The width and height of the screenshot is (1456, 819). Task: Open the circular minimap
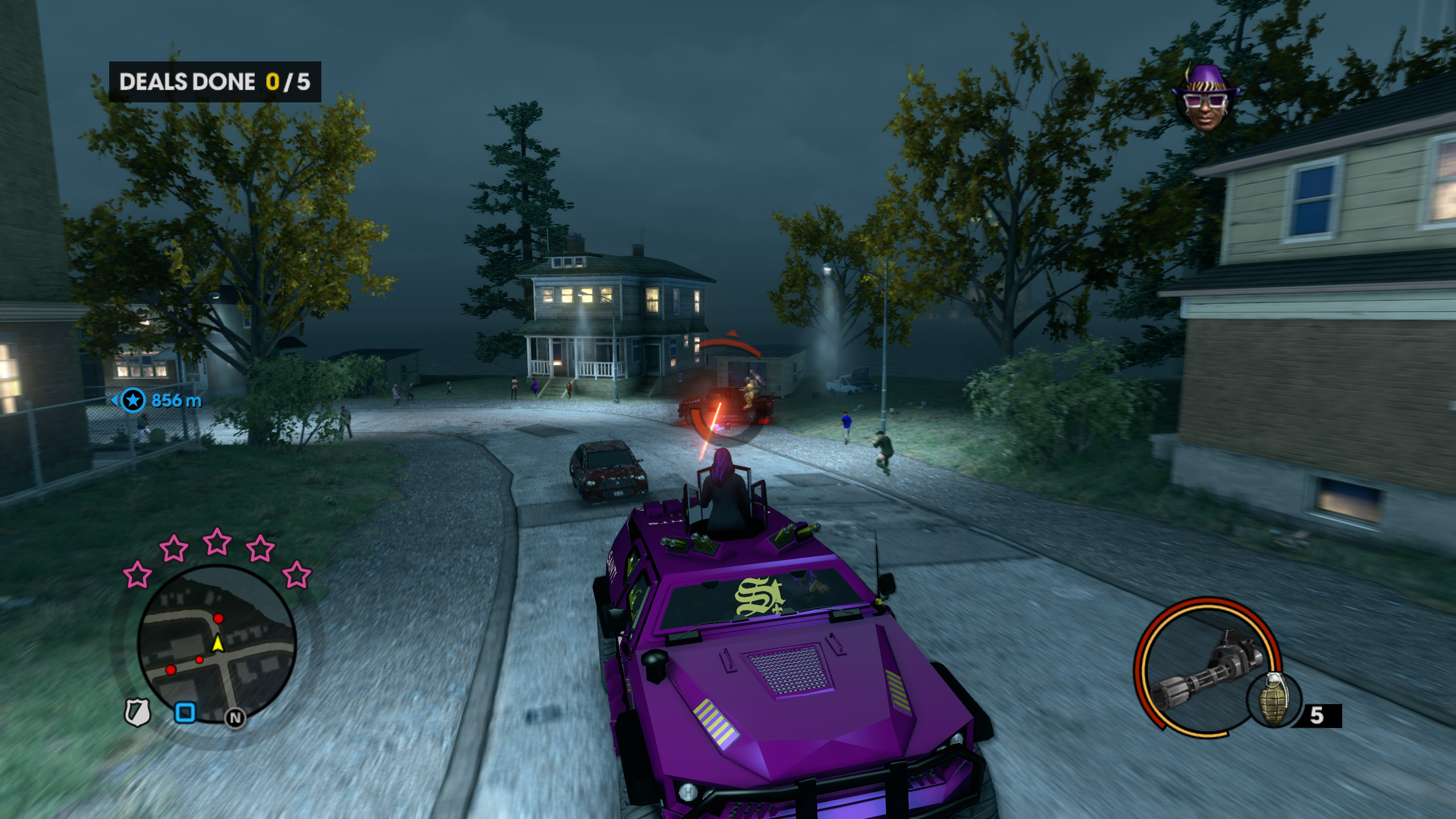[217, 644]
